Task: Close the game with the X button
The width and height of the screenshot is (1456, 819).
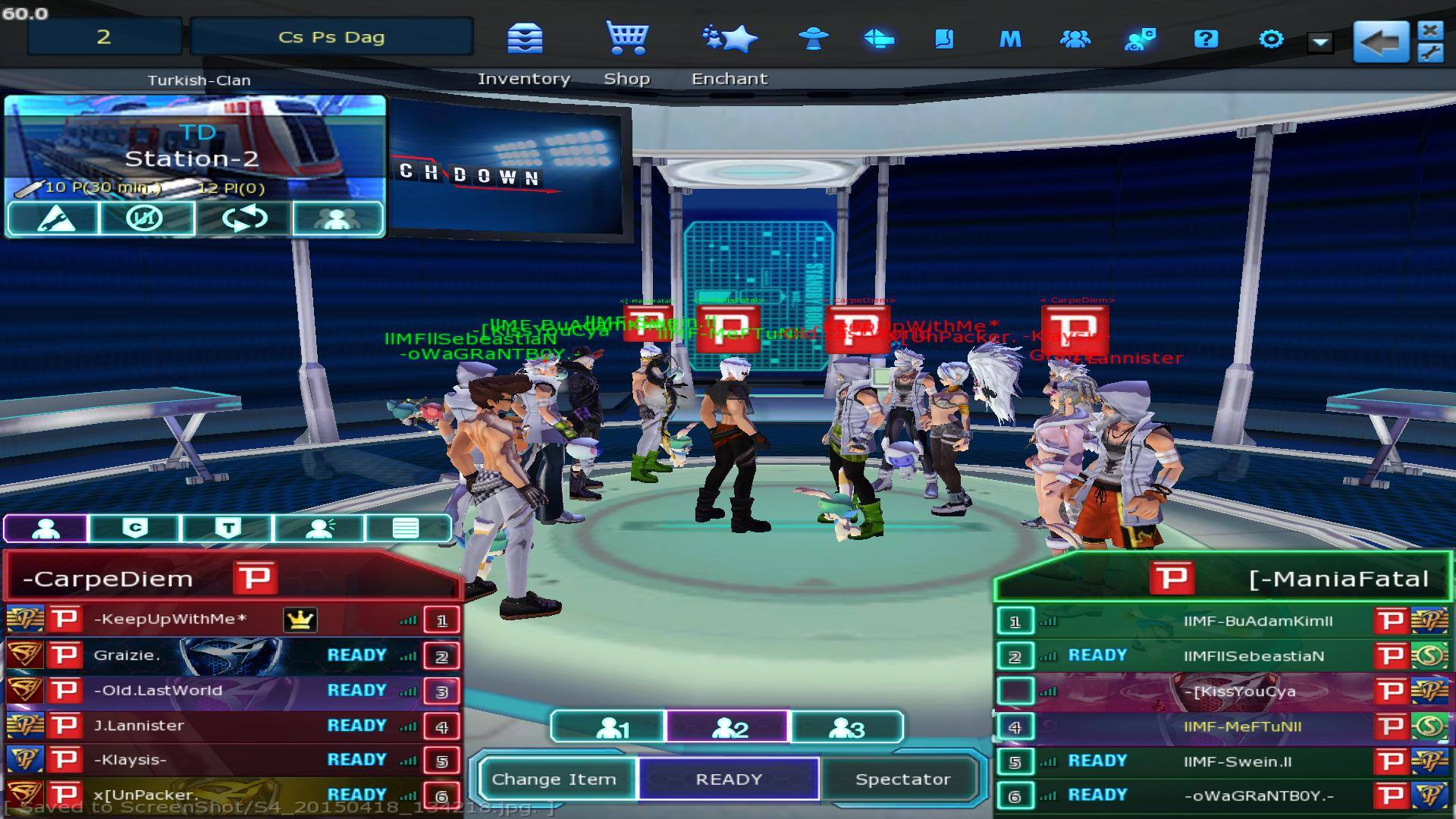Action: pyautogui.click(x=1430, y=30)
